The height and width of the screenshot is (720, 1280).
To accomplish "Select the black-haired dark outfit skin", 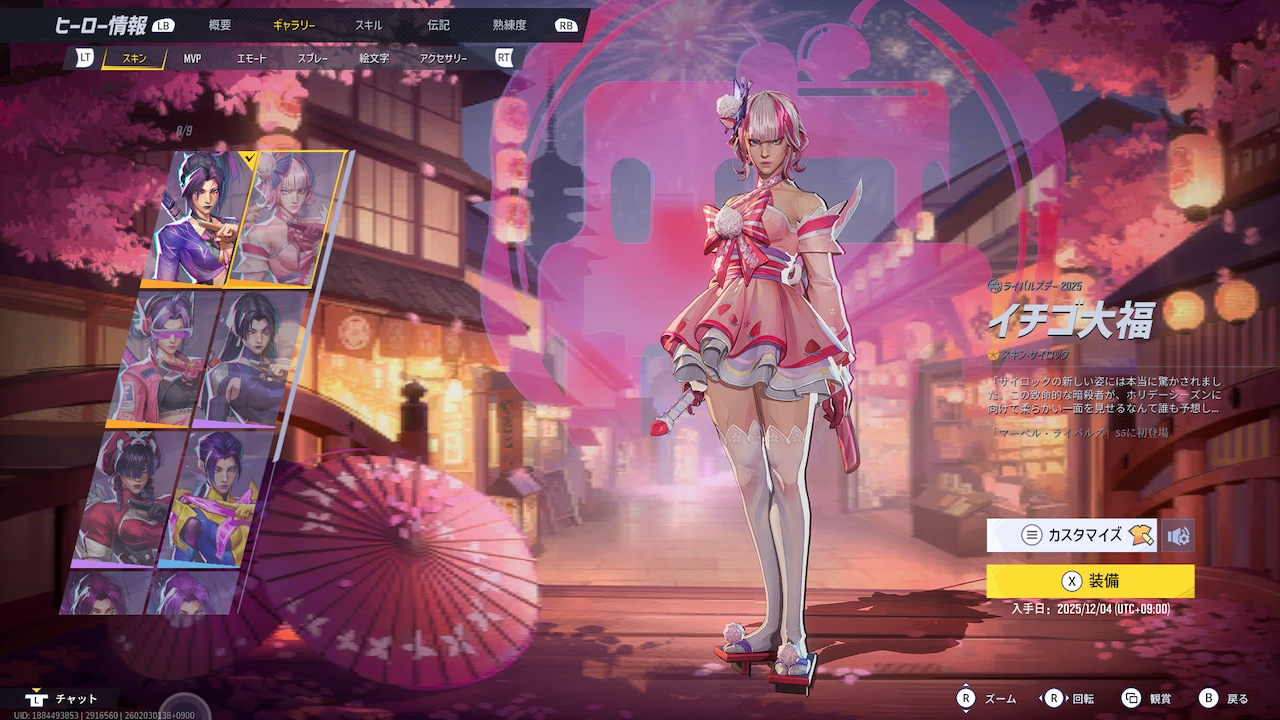I will [250, 355].
